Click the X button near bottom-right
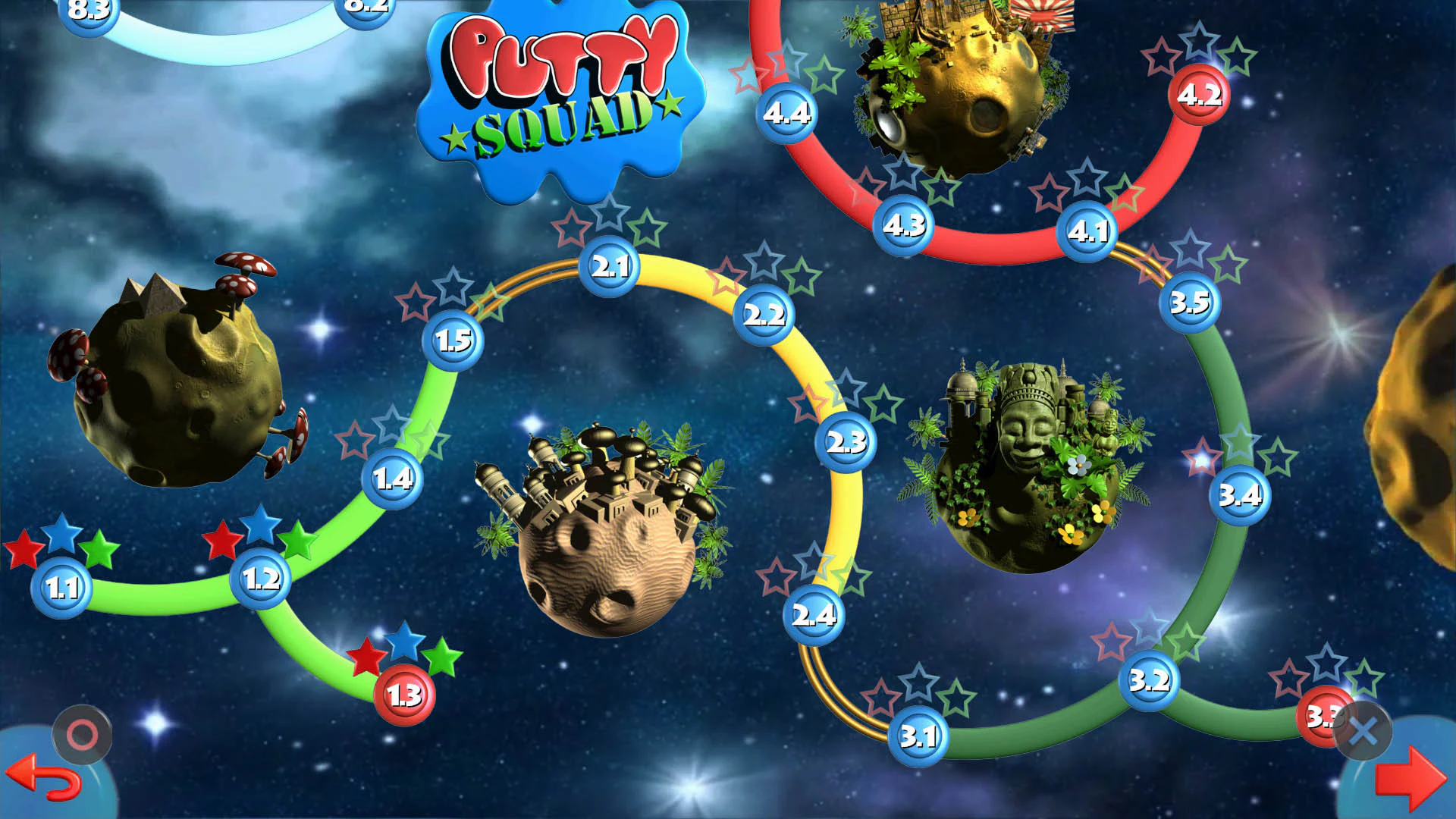Image resolution: width=1456 pixels, height=819 pixels. coord(1362,730)
